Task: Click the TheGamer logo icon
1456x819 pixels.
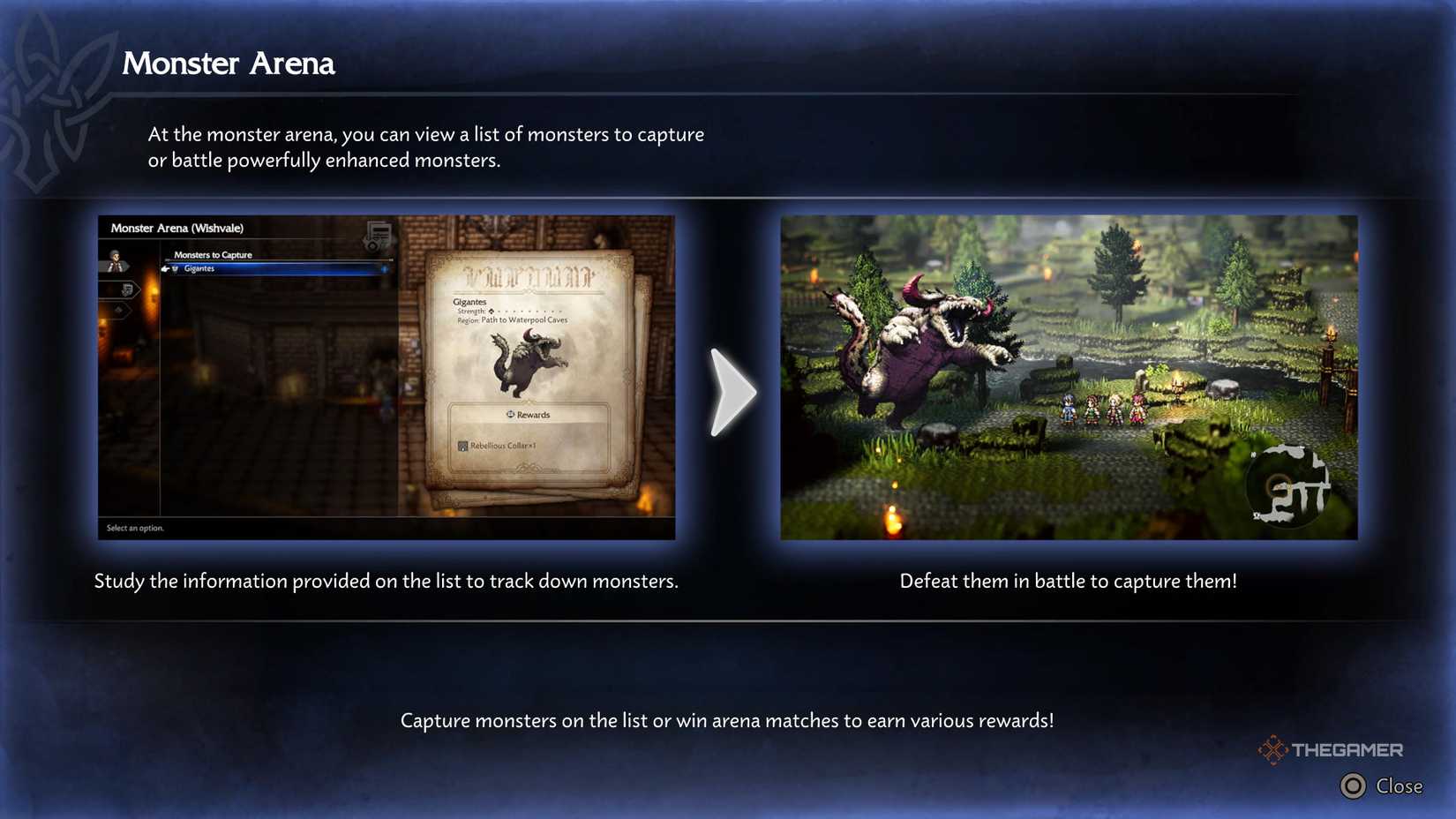Action: click(x=1273, y=748)
